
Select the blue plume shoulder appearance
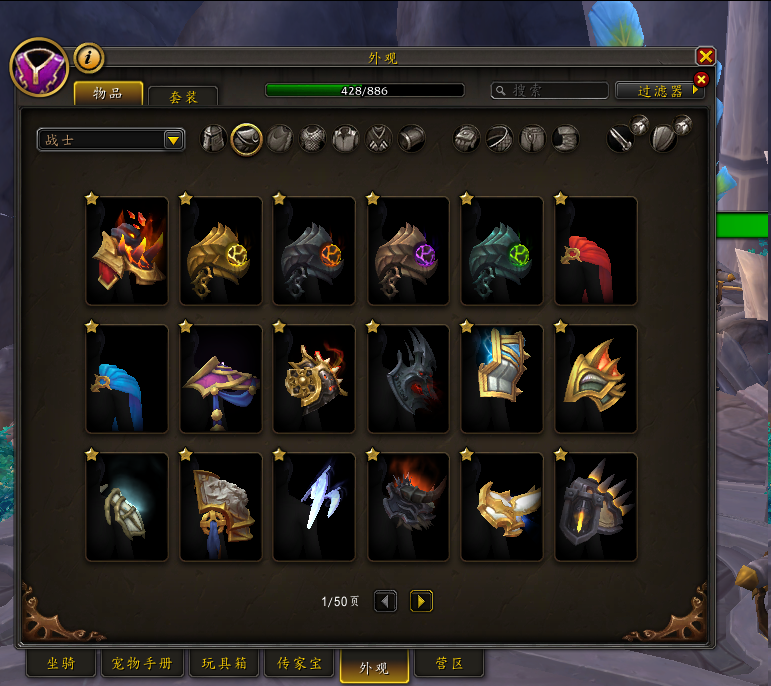click(x=127, y=379)
